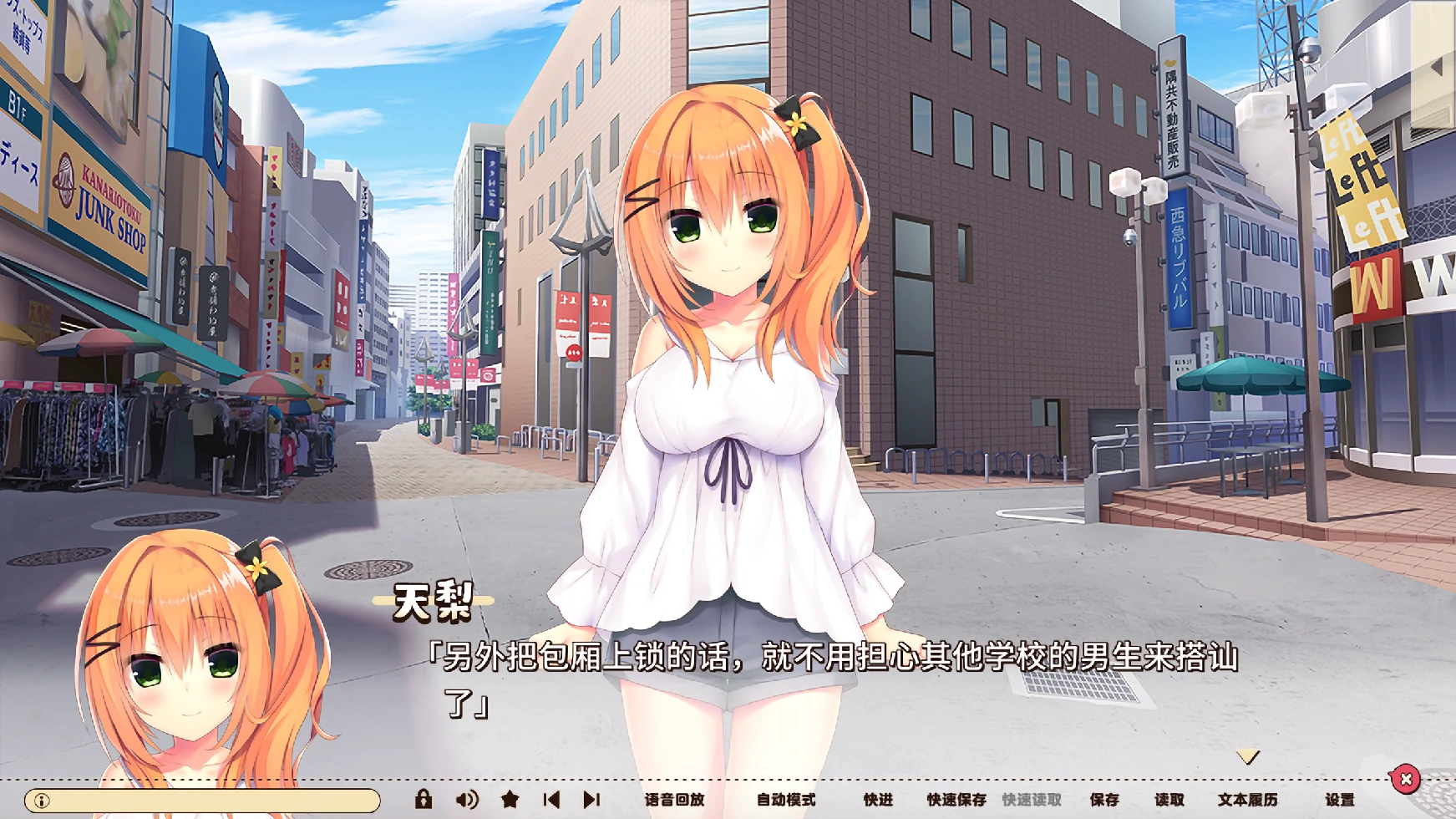This screenshot has height=819, width=1456.
Task: Mute voice audio with the speaker icon
Action: point(469,799)
